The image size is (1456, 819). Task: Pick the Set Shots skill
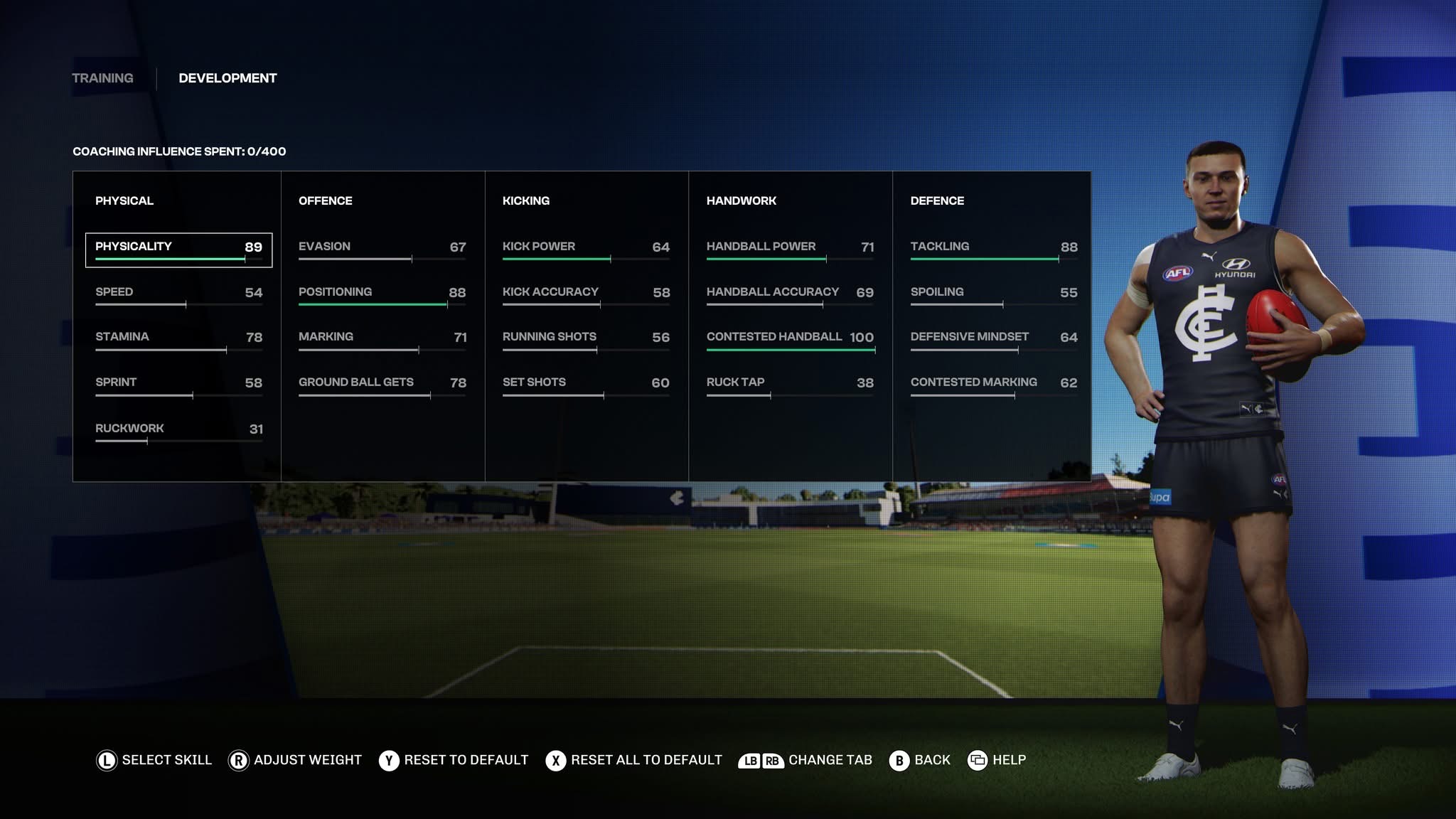586,385
